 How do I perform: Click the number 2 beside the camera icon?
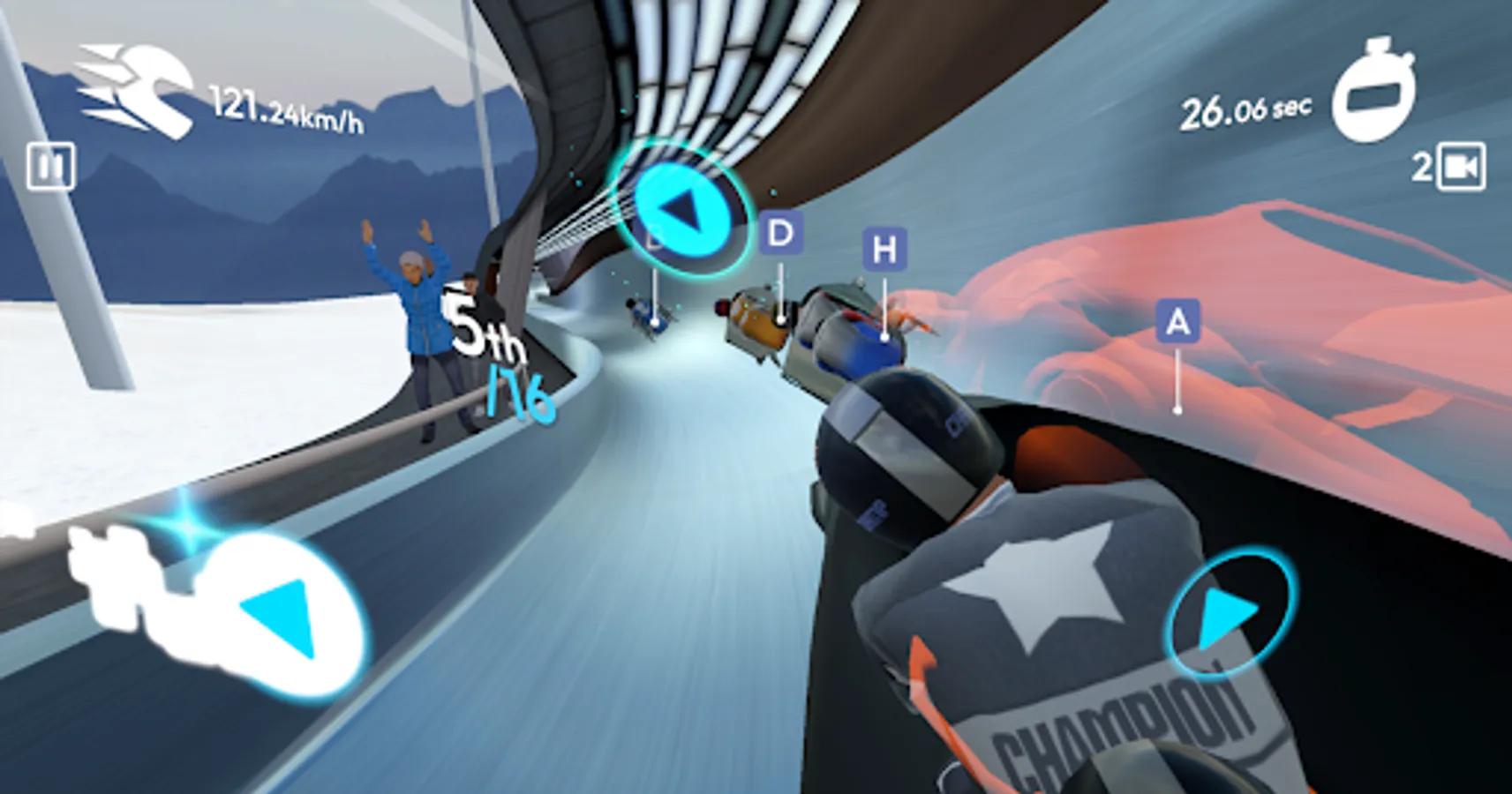1425,164
